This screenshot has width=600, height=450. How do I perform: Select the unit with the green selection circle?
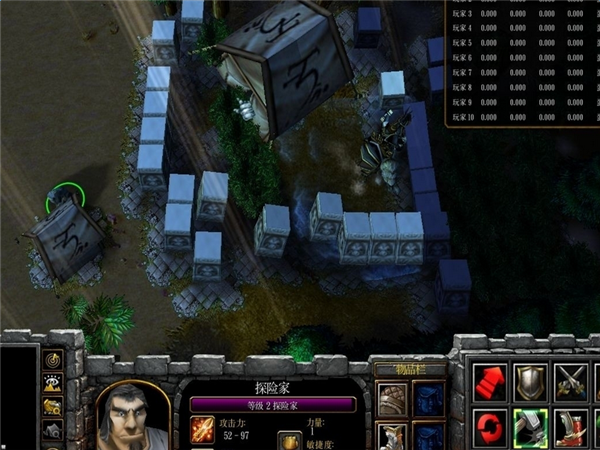coord(64,198)
